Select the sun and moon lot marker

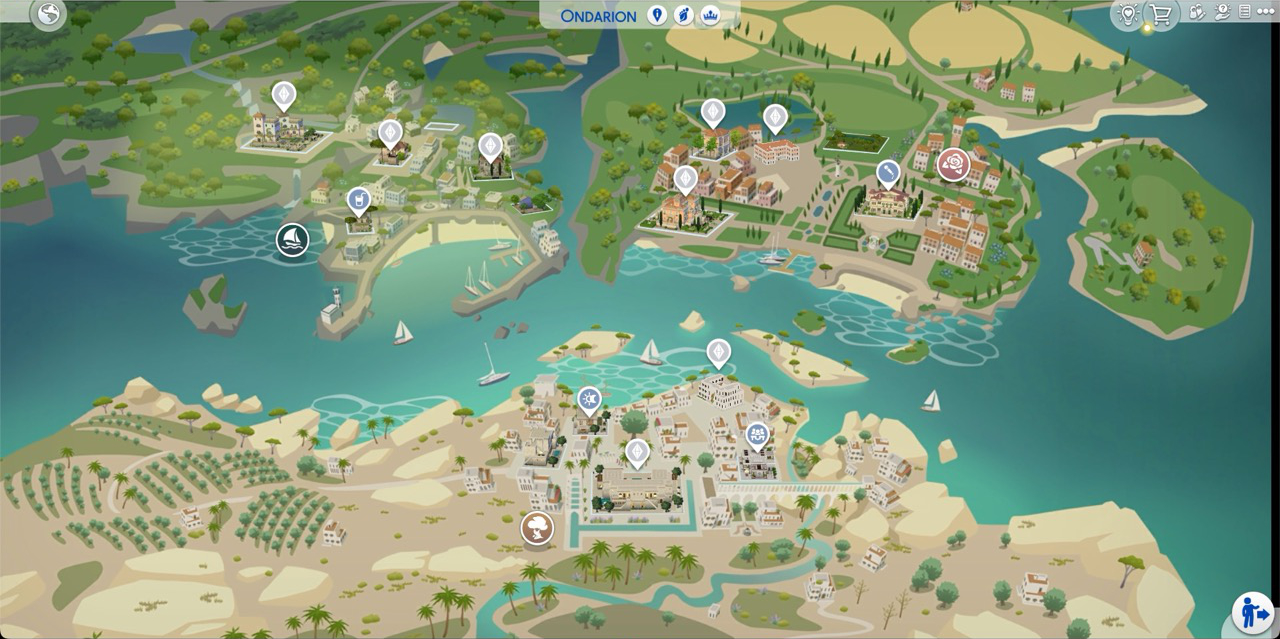tap(590, 400)
